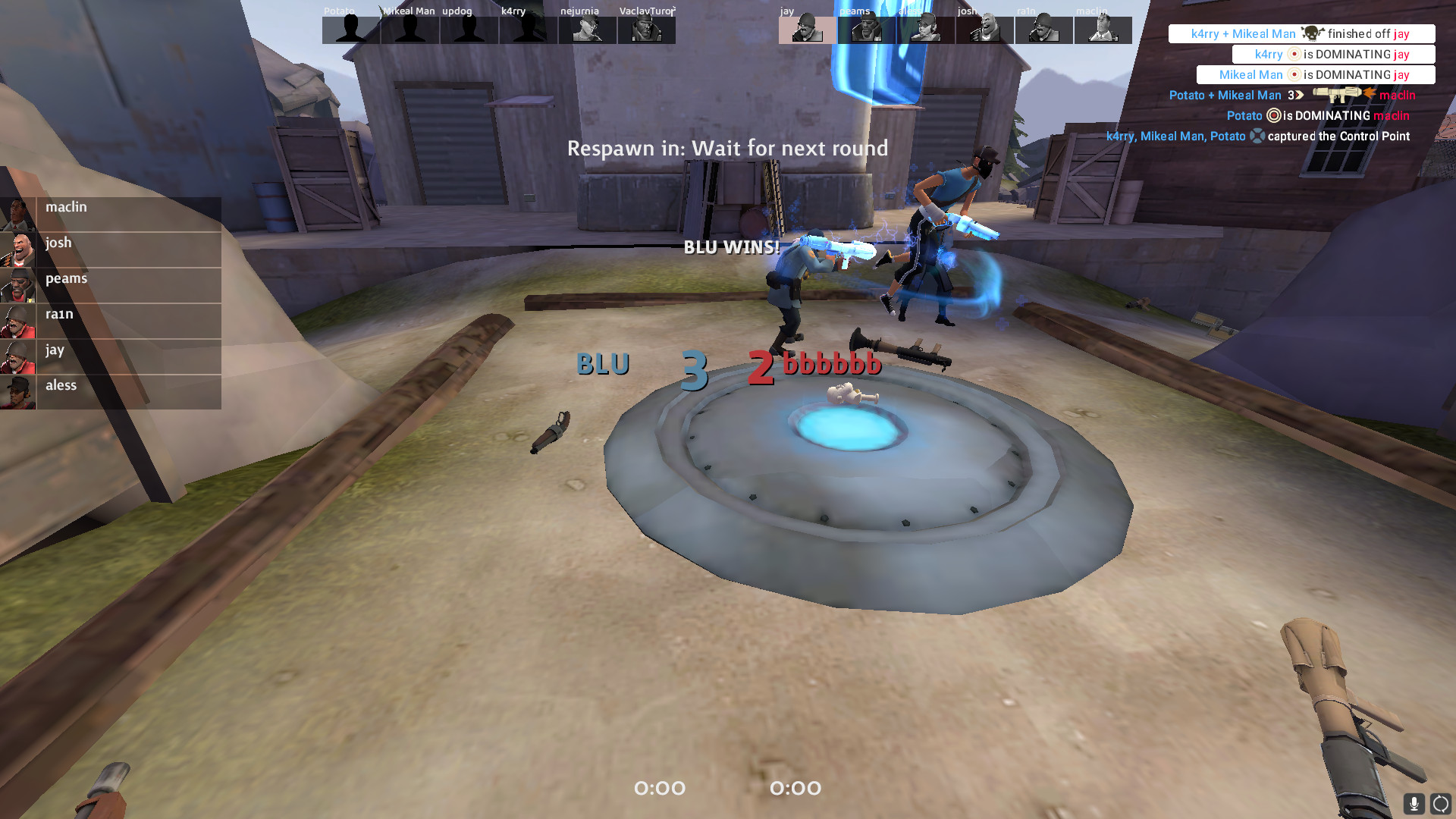Click VaclavTurop's portrait in the top bar
1456x819 pixels.
coord(647,30)
